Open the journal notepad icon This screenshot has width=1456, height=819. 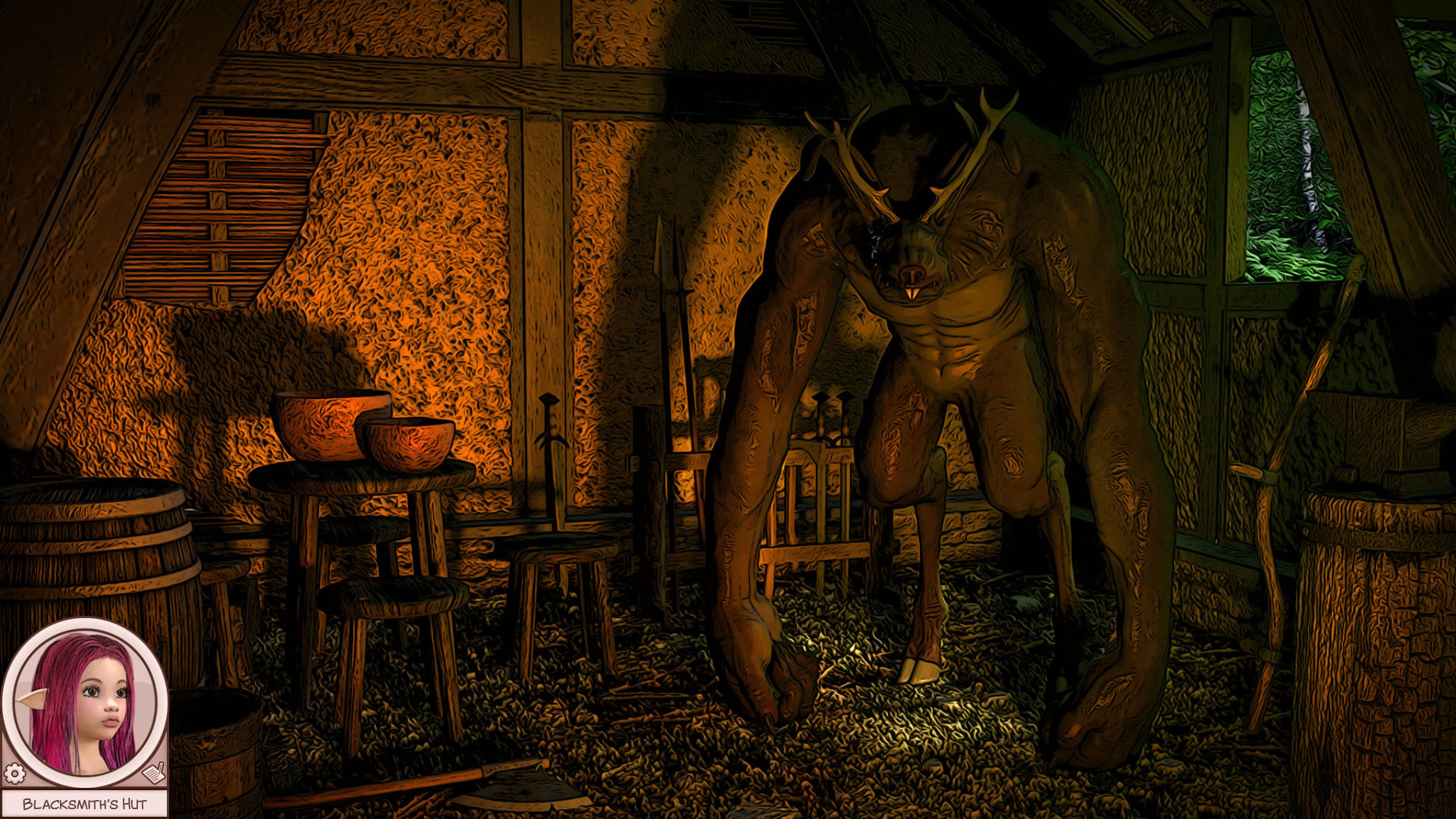pos(154,773)
